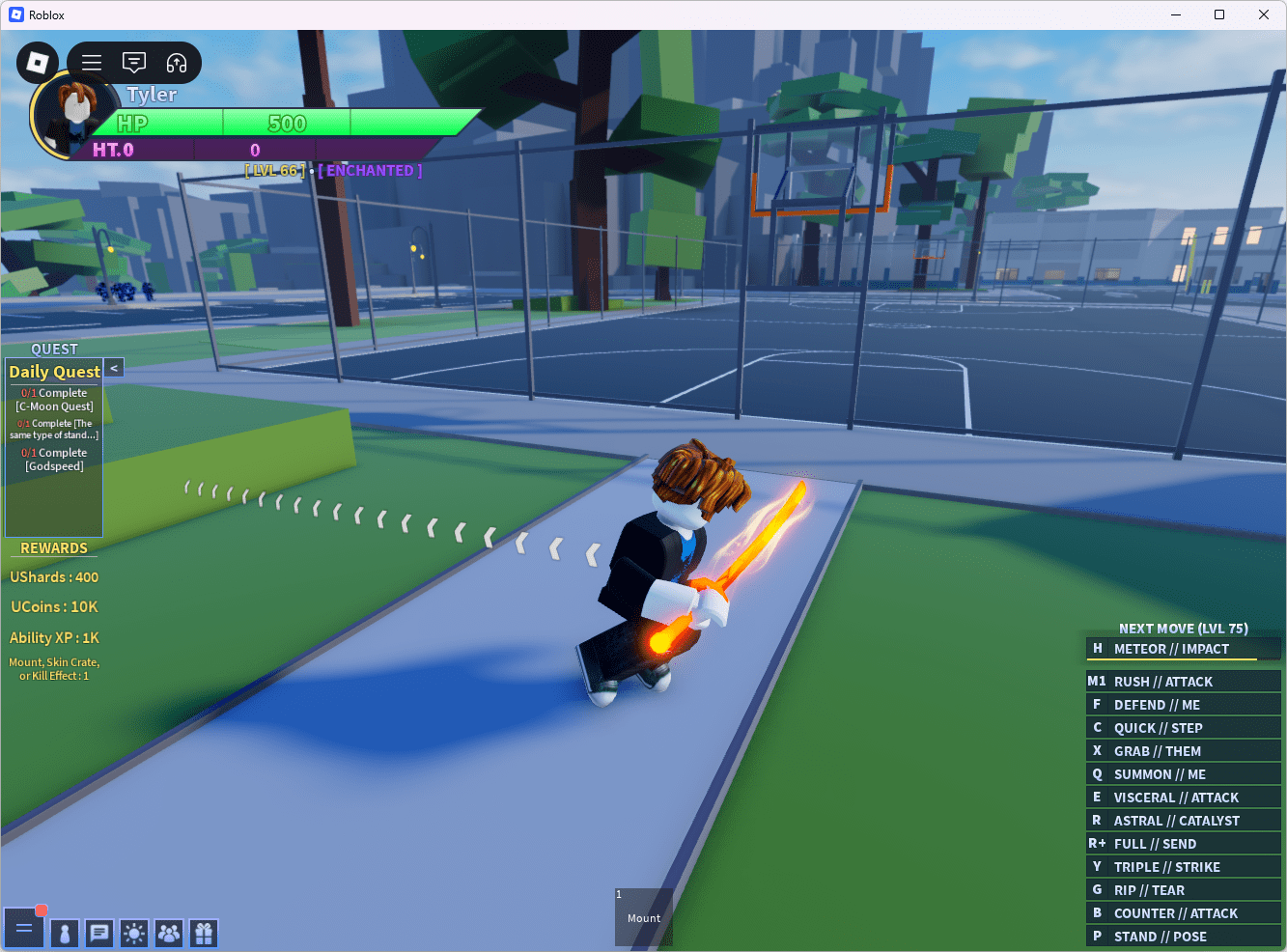Select the sun effects icon in bottom toolbar
The width and height of the screenshot is (1287, 952).
point(133,933)
